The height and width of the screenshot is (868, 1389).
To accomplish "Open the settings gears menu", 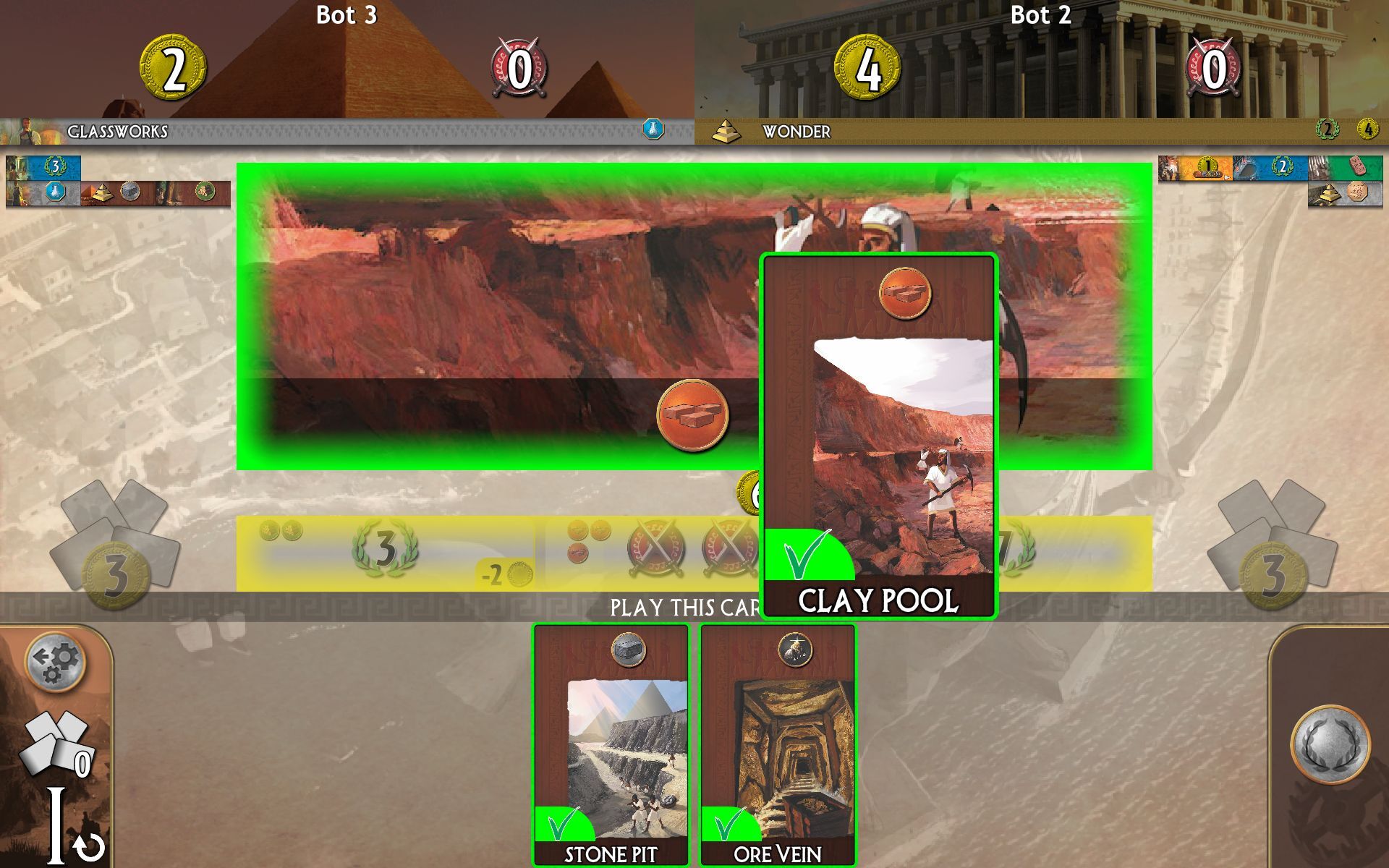I will pos(54,662).
